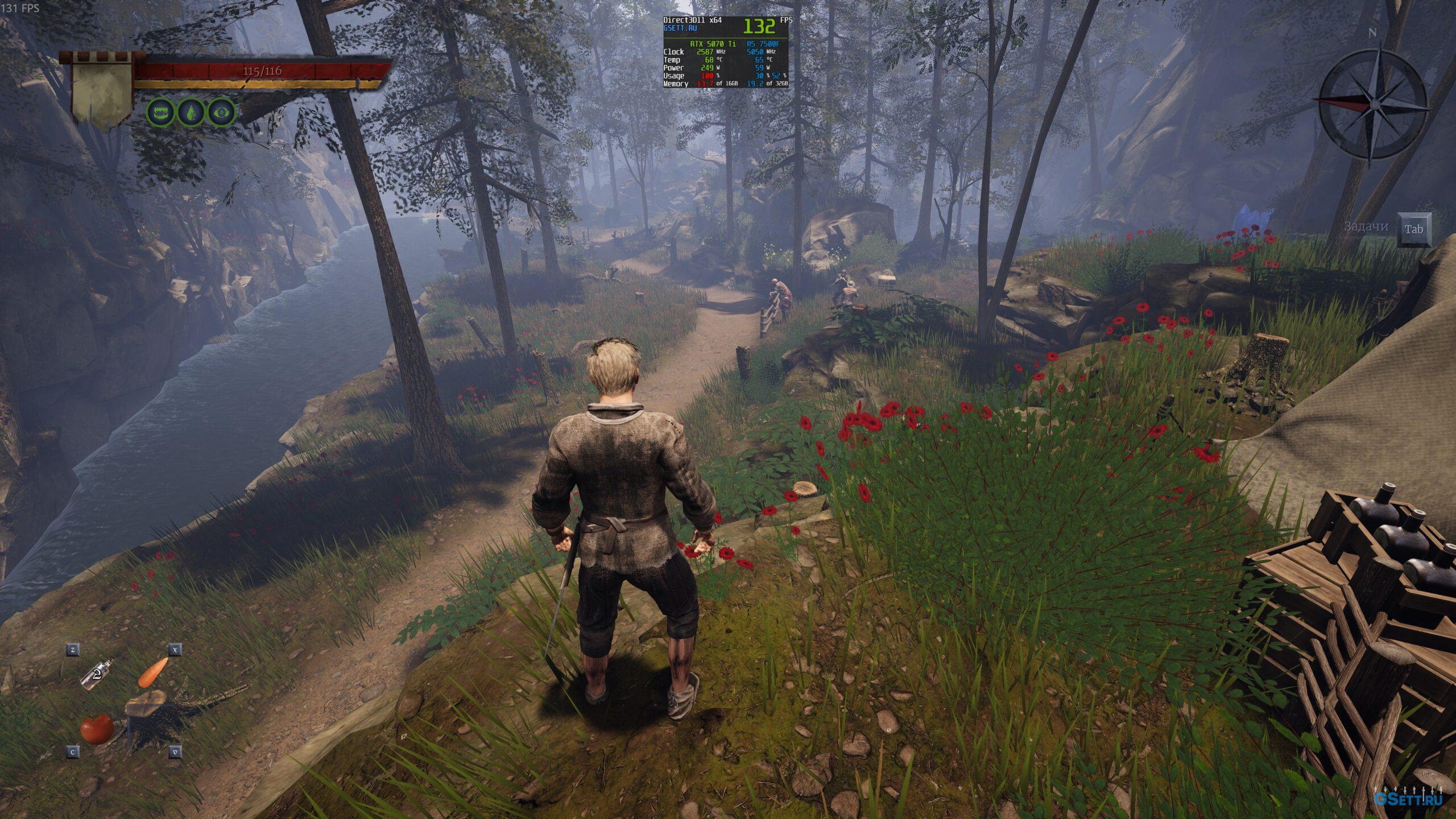Click the green fanged jaws status icon
Screen dimensions: 1456x819
pyautogui.click(x=161, y=113)
